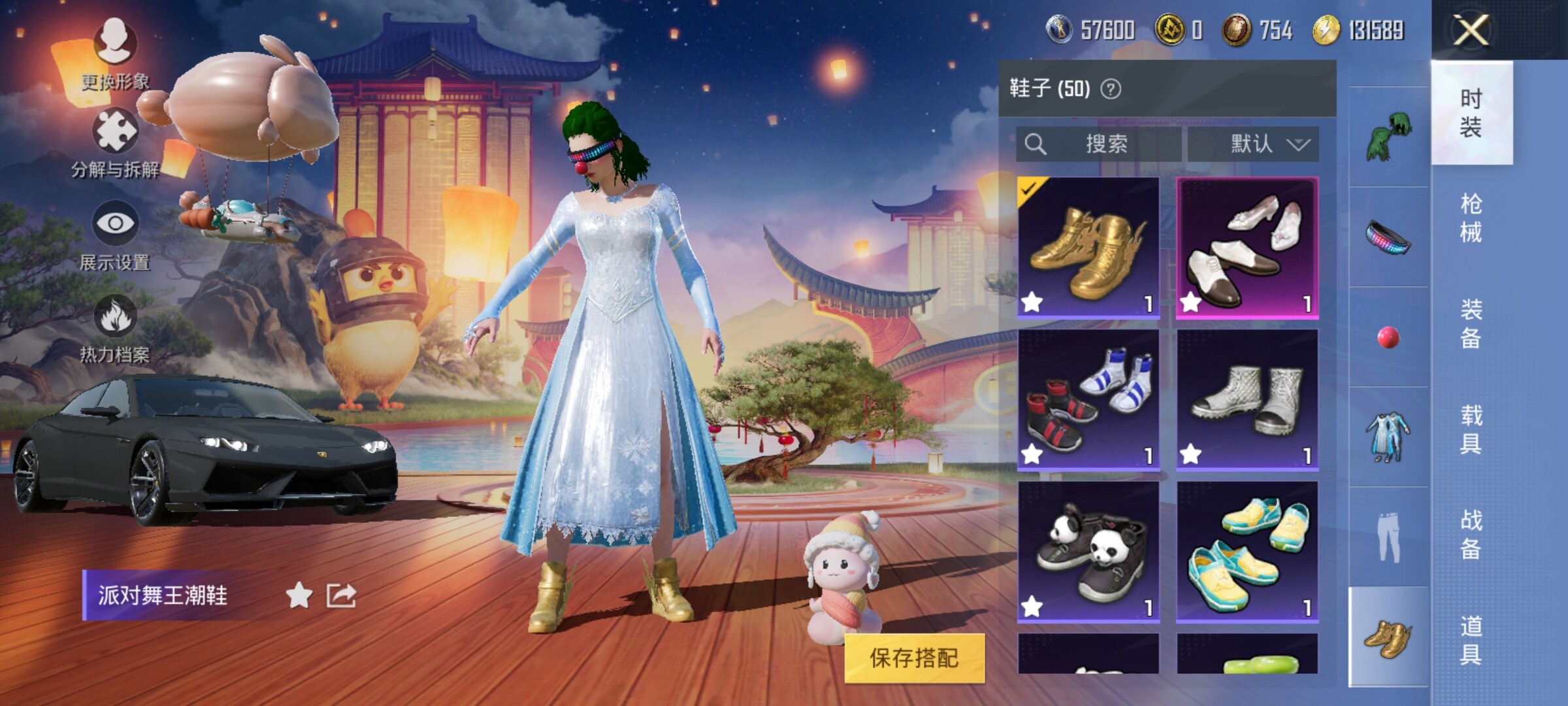Close the wardrobe with the X button
This screenshot has height=706, width=1568.
coord(1471,30)
